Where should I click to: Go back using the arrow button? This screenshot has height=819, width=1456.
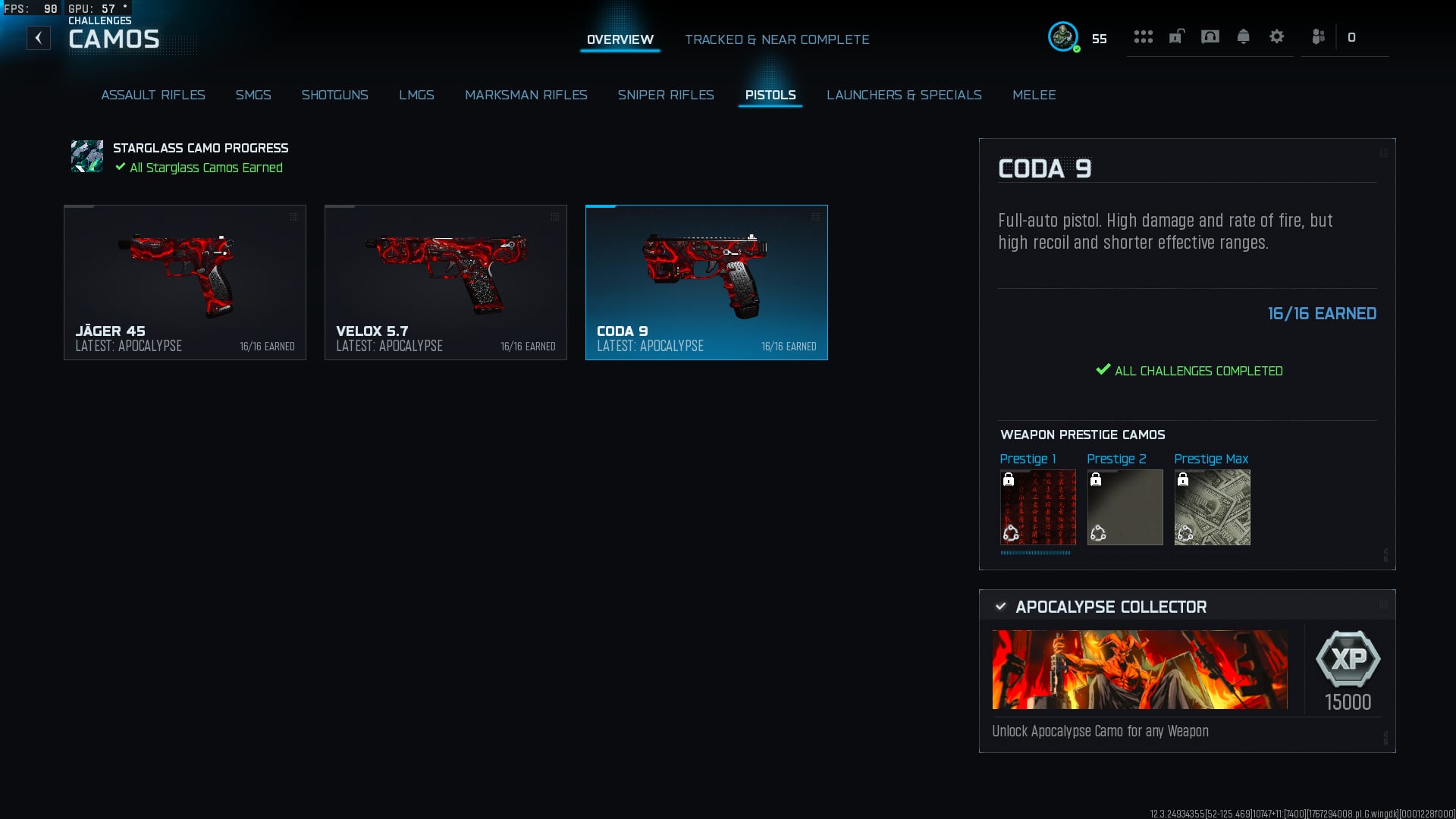[x=39, y=38]
